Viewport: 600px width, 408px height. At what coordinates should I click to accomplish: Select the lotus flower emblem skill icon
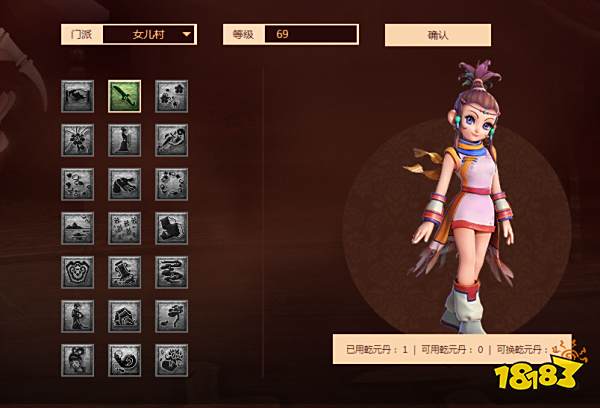[78, 272]
